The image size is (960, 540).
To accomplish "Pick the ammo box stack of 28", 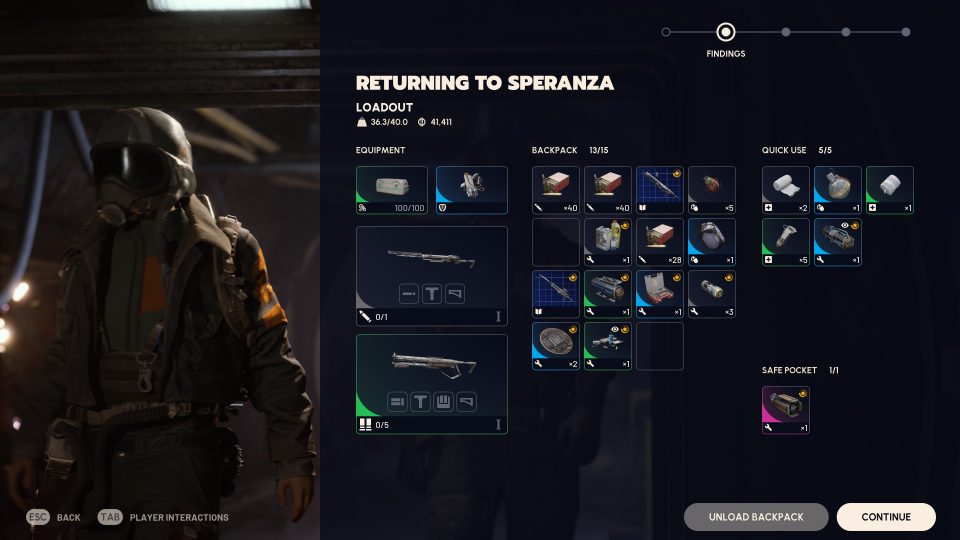I will (x=659, y=242).
